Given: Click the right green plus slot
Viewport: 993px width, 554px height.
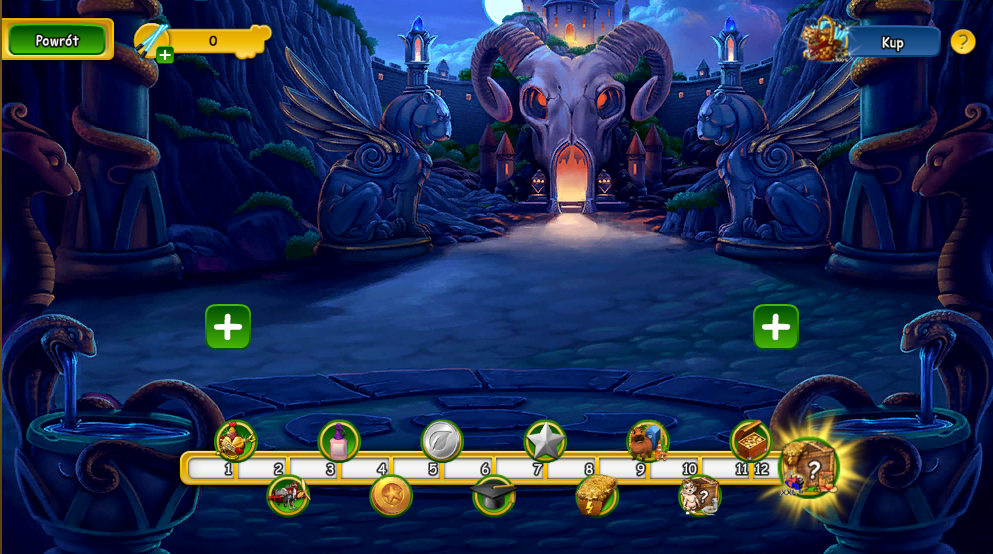Looking at the screenshot, I should pyautogui.click(x=776, y=327).
